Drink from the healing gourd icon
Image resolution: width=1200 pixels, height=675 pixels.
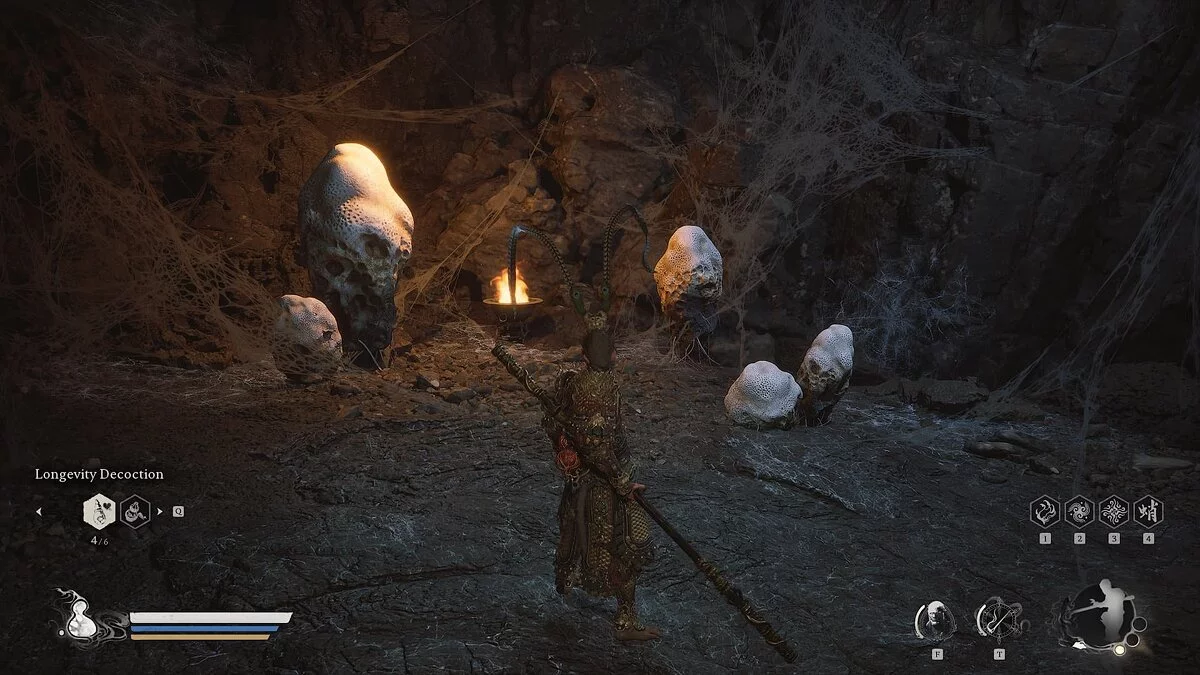[x=76, y=616]
